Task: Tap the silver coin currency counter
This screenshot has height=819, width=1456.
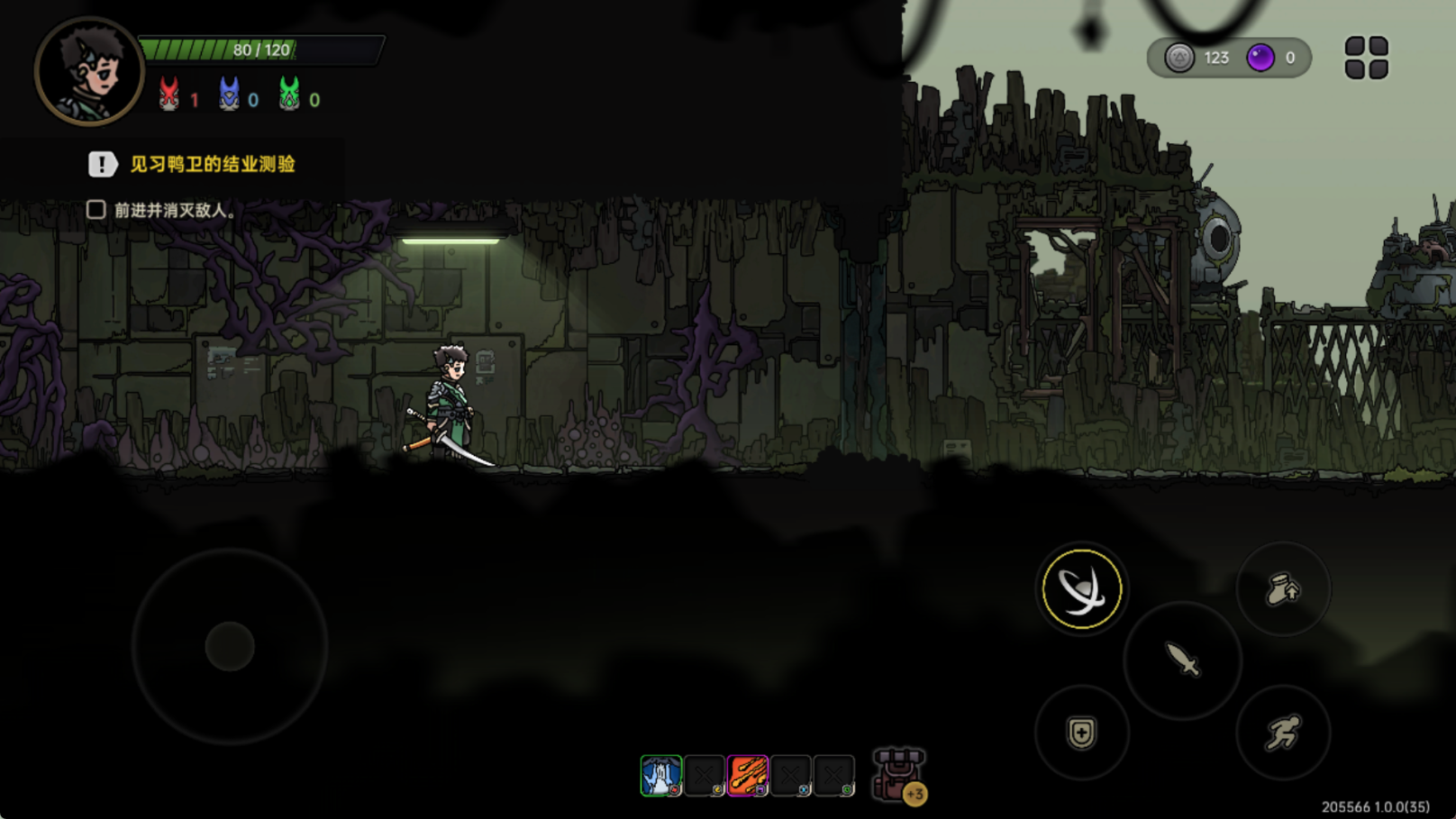Action: tap(1197, 58)
